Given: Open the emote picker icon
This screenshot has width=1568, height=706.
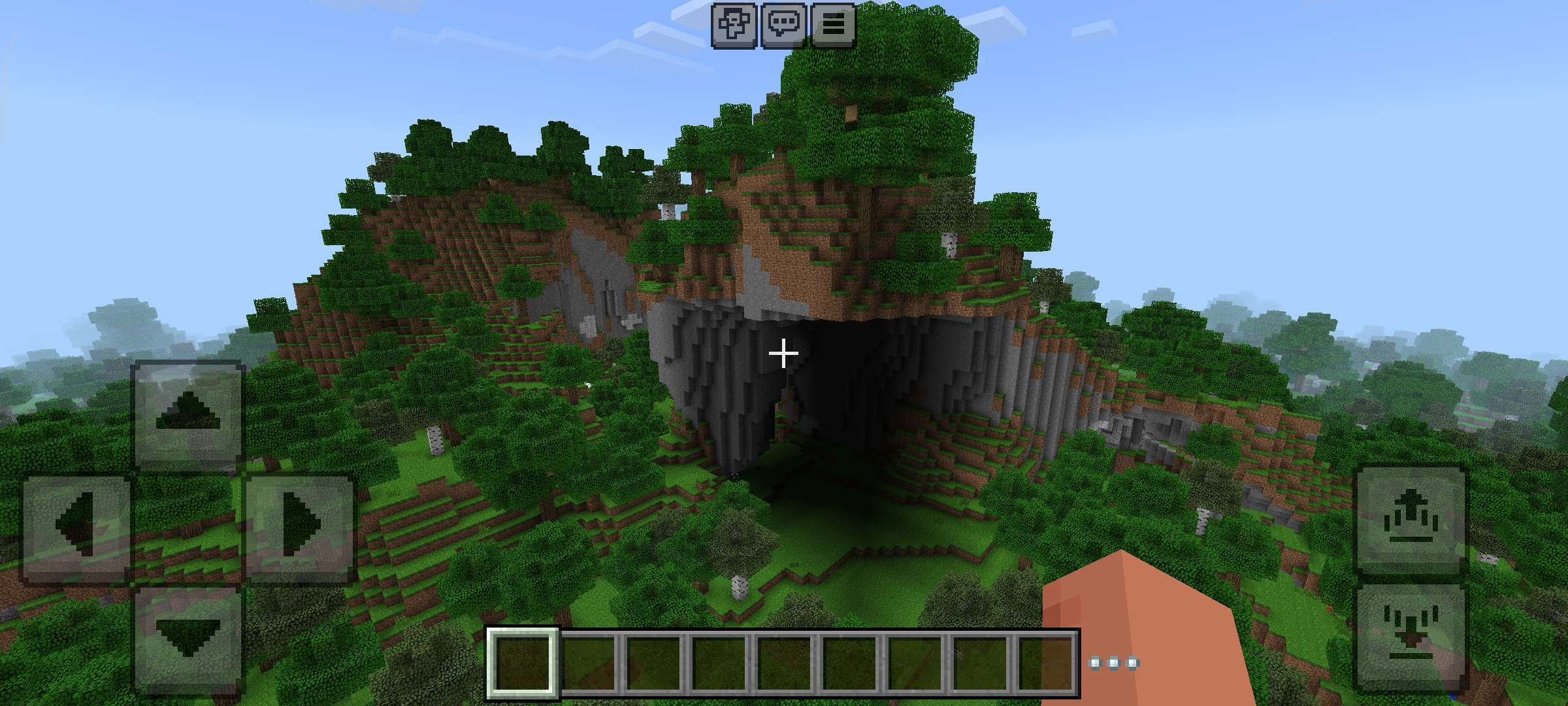Looking at the screenshot, I should pos(735,25).
